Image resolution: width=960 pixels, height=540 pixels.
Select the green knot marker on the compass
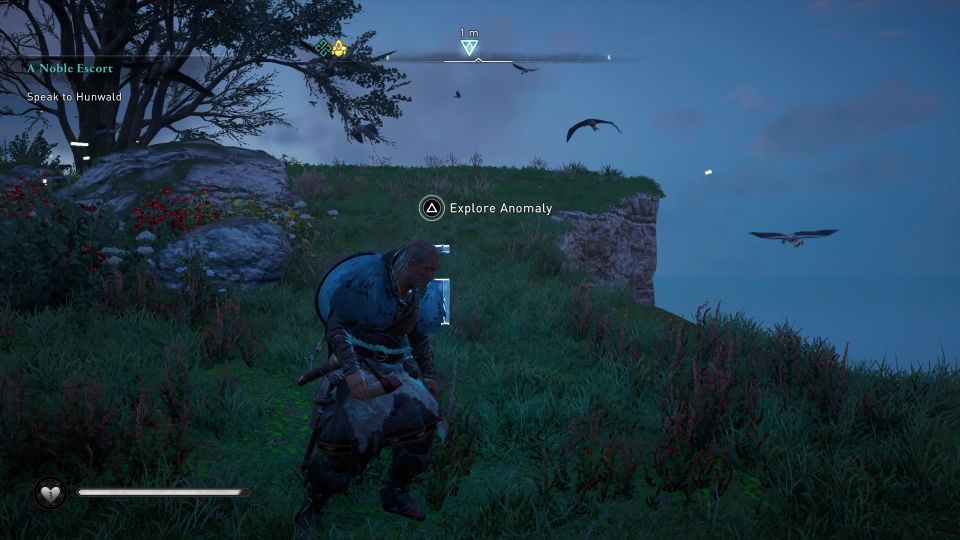(x=323, y=47)
